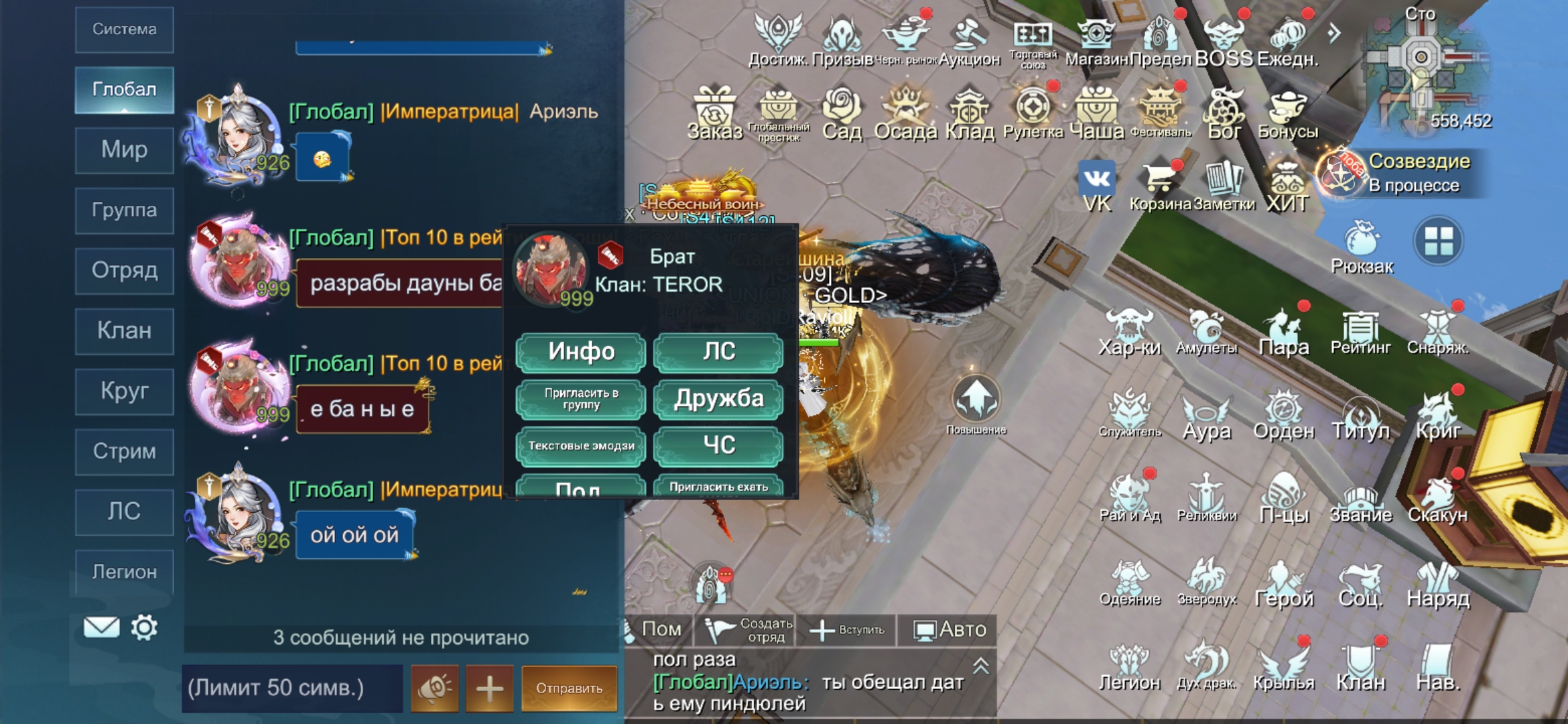The image size is (1568, 724).
Task: Switch to the Стрим chat tab
Action: (x=125, y=451)
